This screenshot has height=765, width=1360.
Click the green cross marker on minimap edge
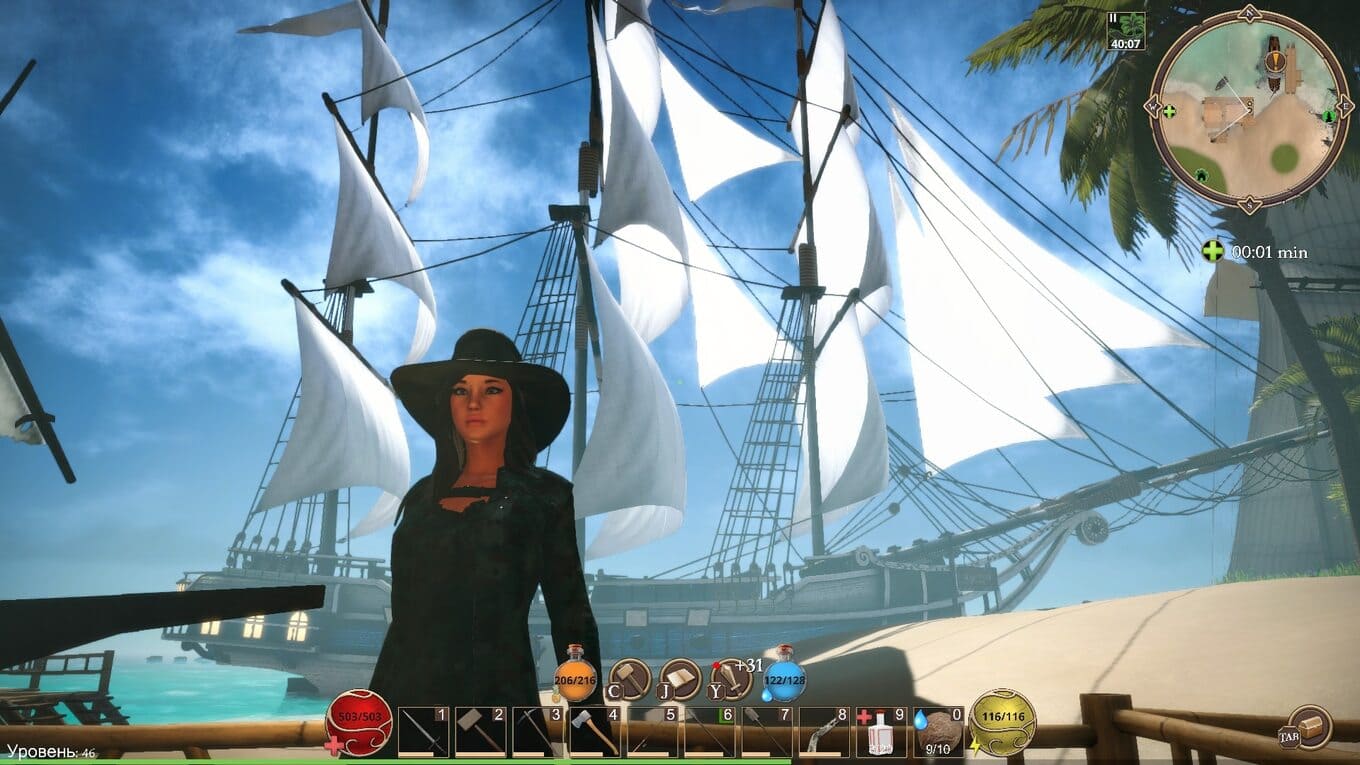click(1169, 110)
